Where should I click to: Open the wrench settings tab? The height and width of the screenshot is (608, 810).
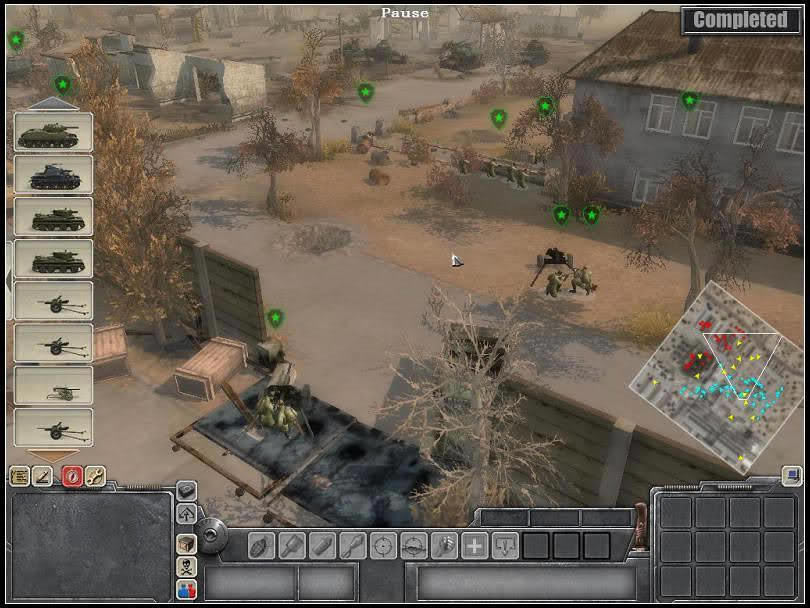[95, 476]
